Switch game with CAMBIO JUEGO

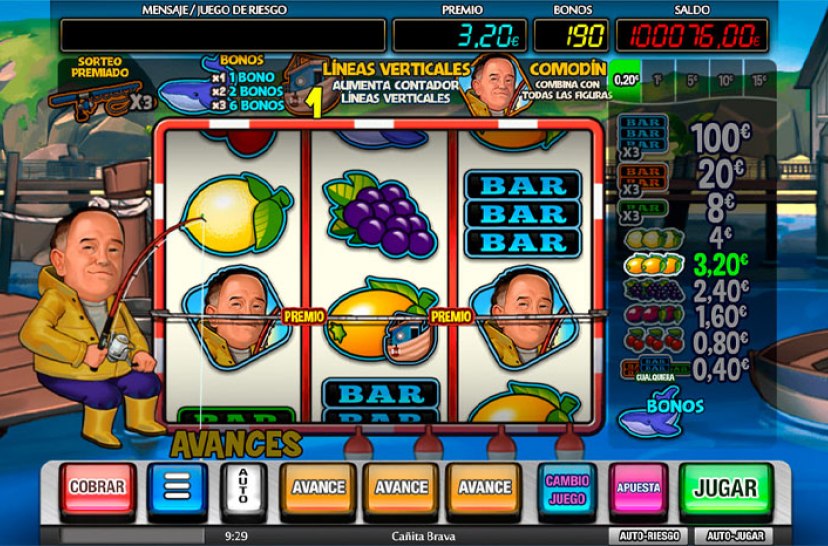click(x=566, y=488)
